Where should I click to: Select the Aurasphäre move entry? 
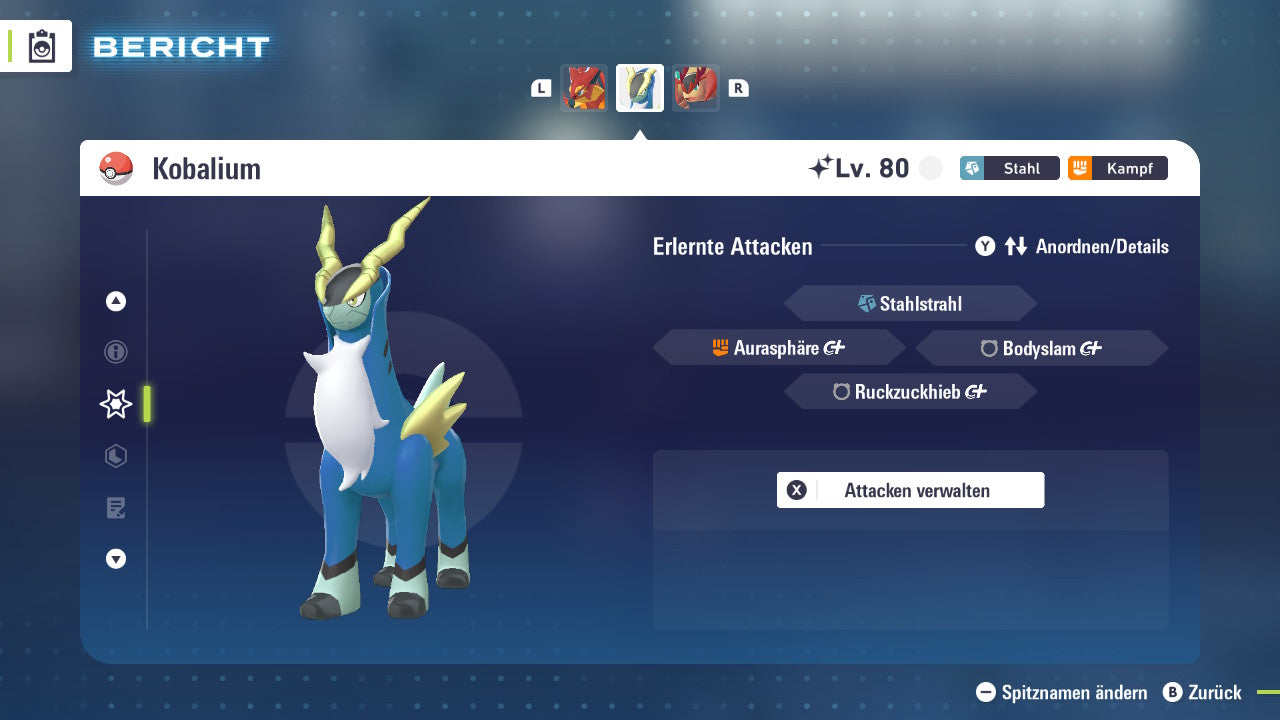[778, 347]
